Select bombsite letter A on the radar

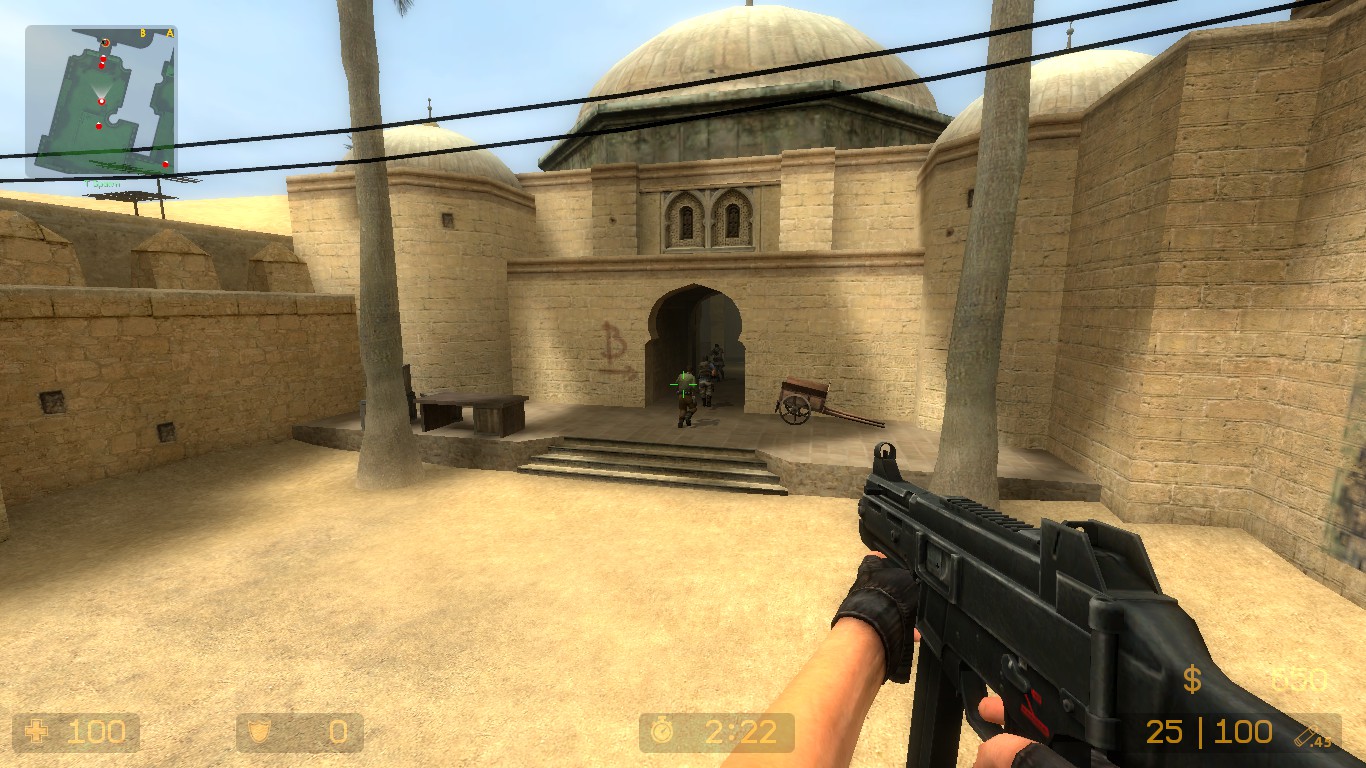point(170,32)
